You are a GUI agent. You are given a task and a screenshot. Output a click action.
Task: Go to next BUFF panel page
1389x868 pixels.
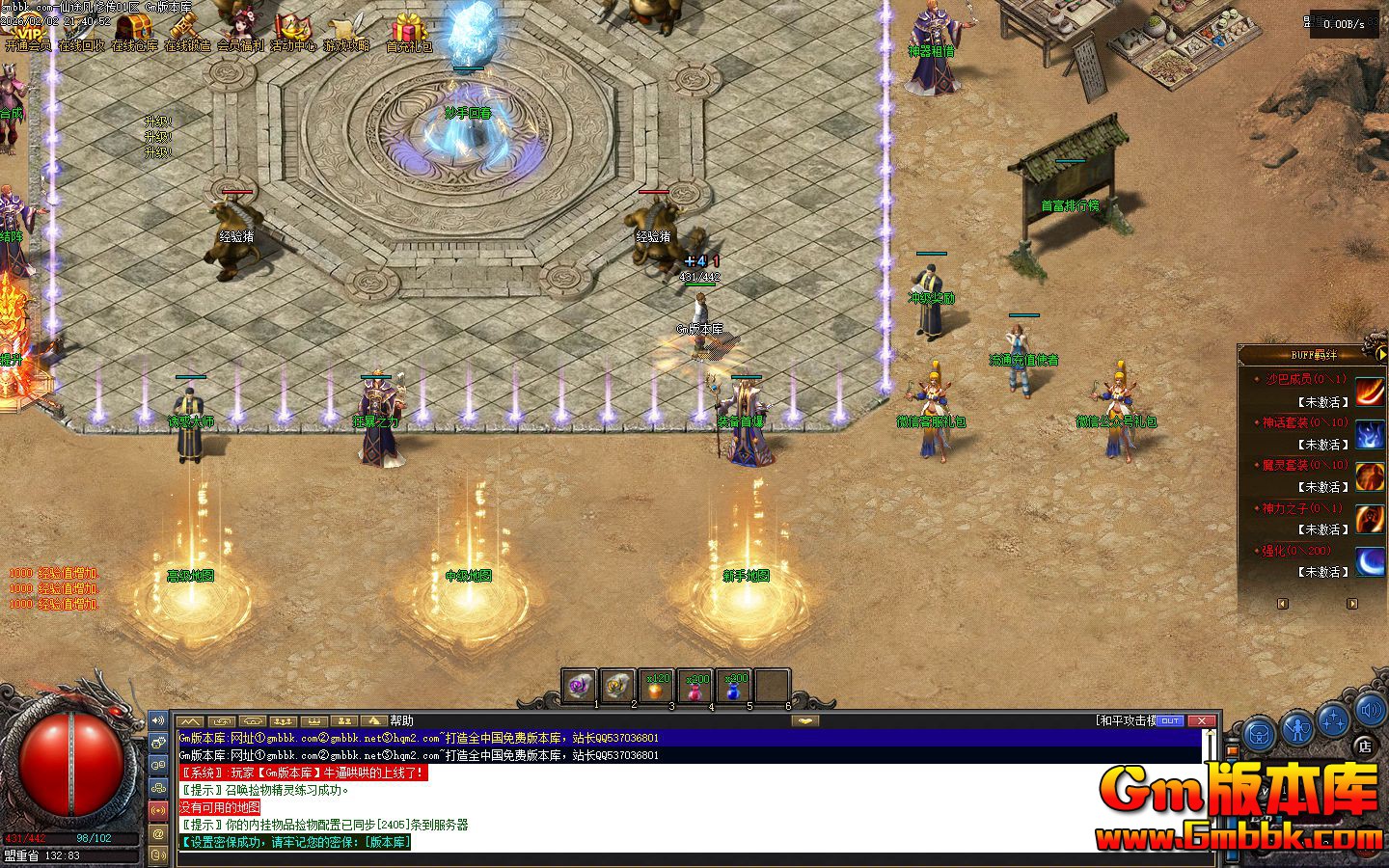[x=1351, y=604]
